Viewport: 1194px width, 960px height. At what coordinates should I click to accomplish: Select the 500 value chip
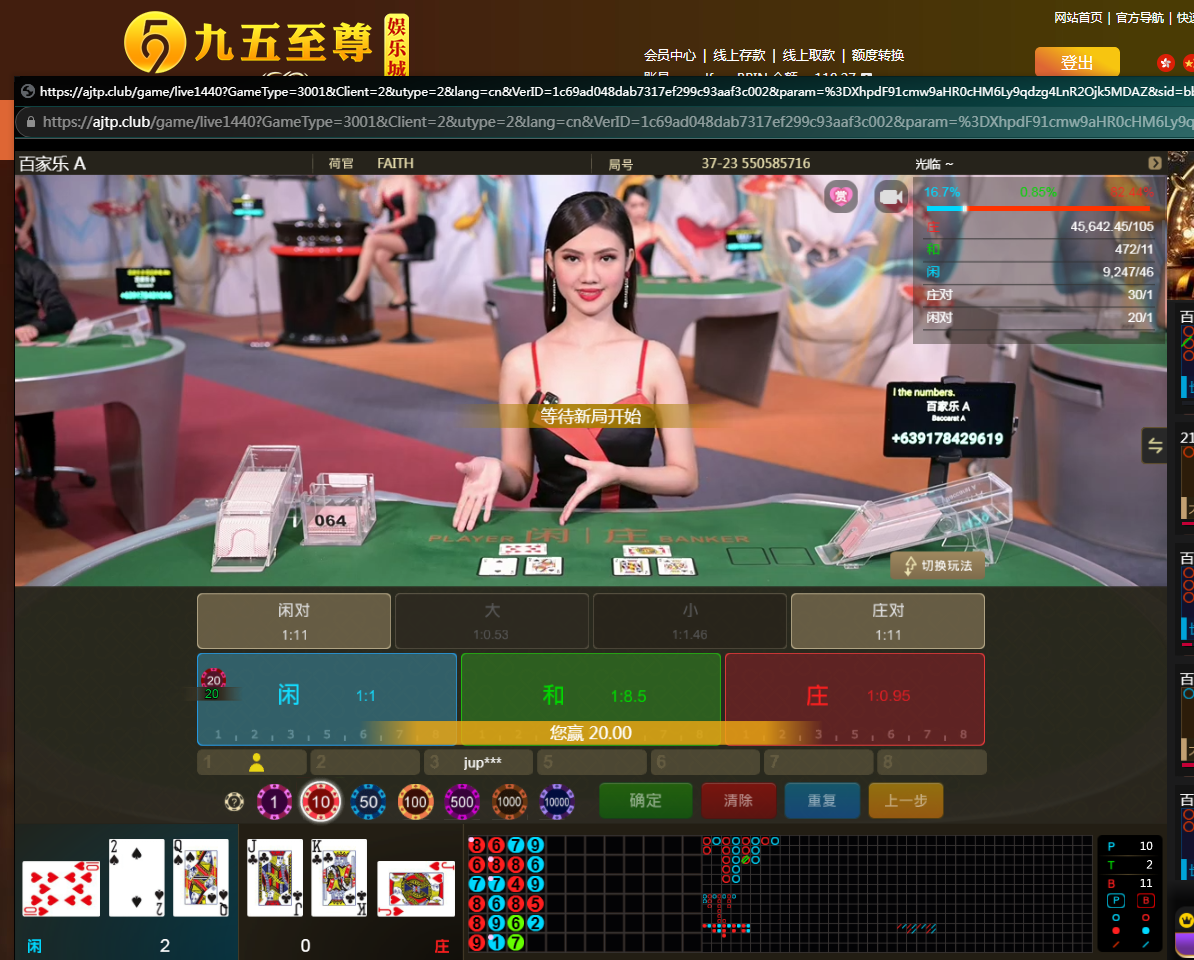[462, 801]
